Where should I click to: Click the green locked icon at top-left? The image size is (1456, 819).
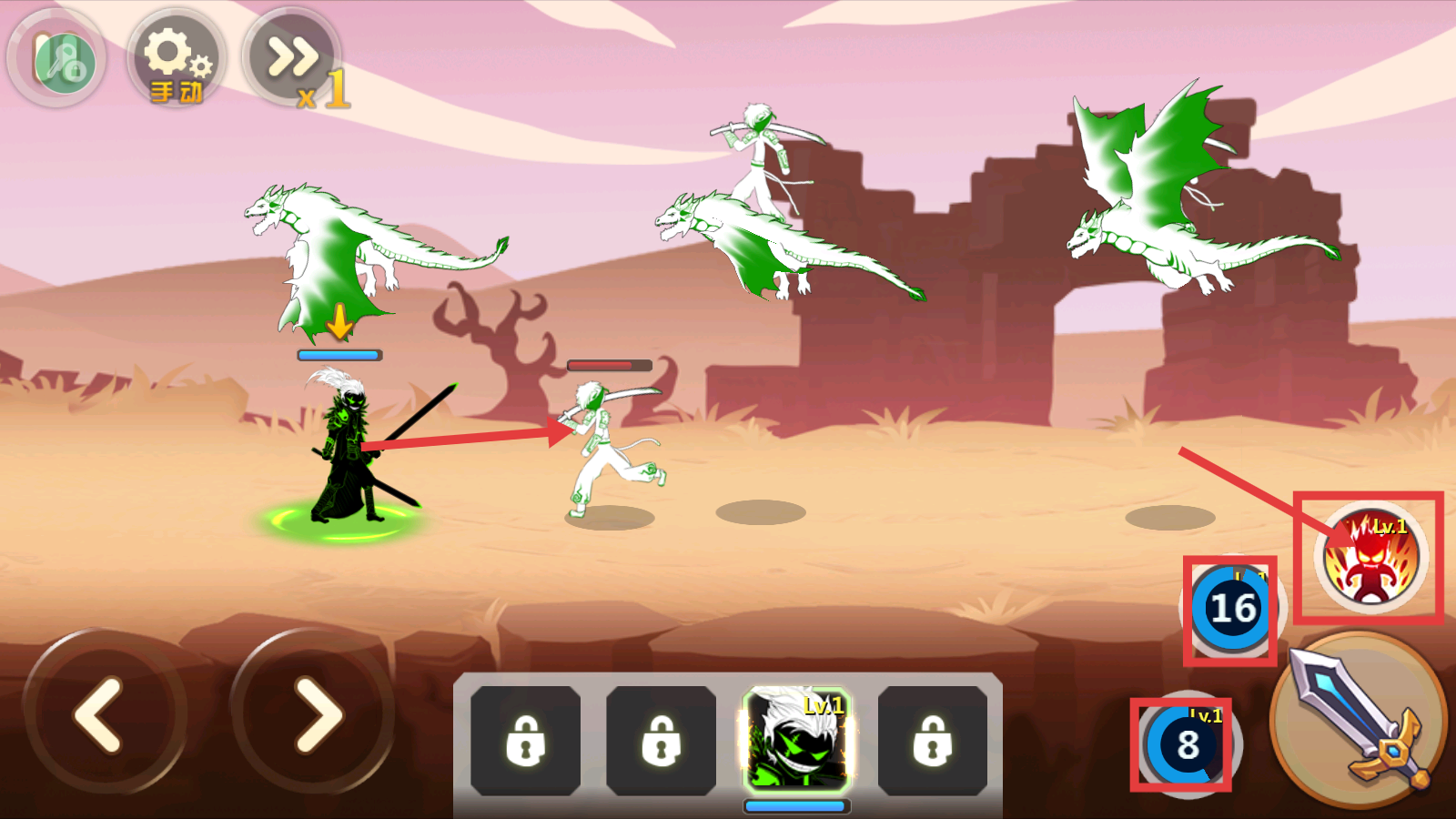(x=57, y=59)
